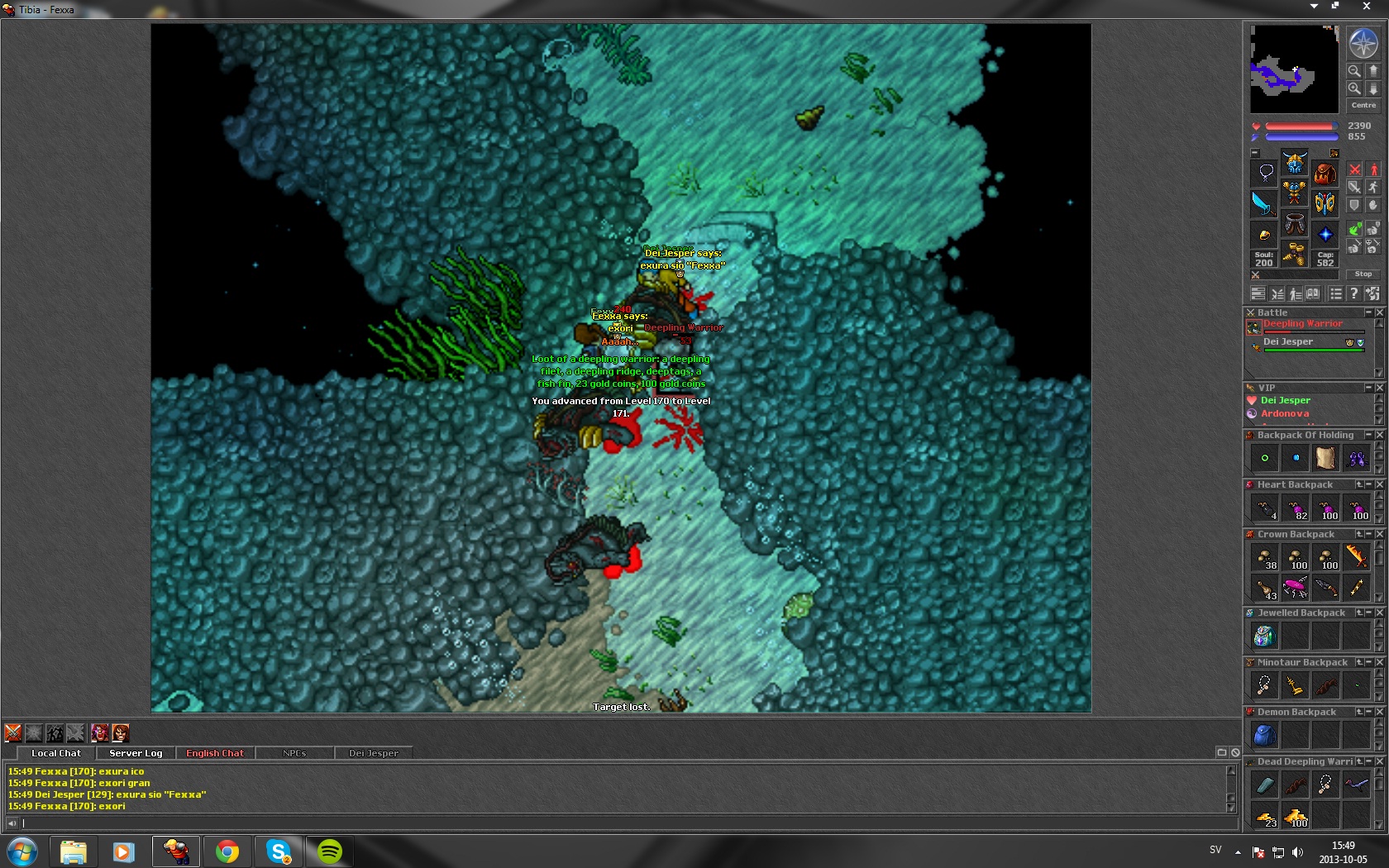
Task: Select the flaming sword in Crown Backpack
Action: point(1356,557)
